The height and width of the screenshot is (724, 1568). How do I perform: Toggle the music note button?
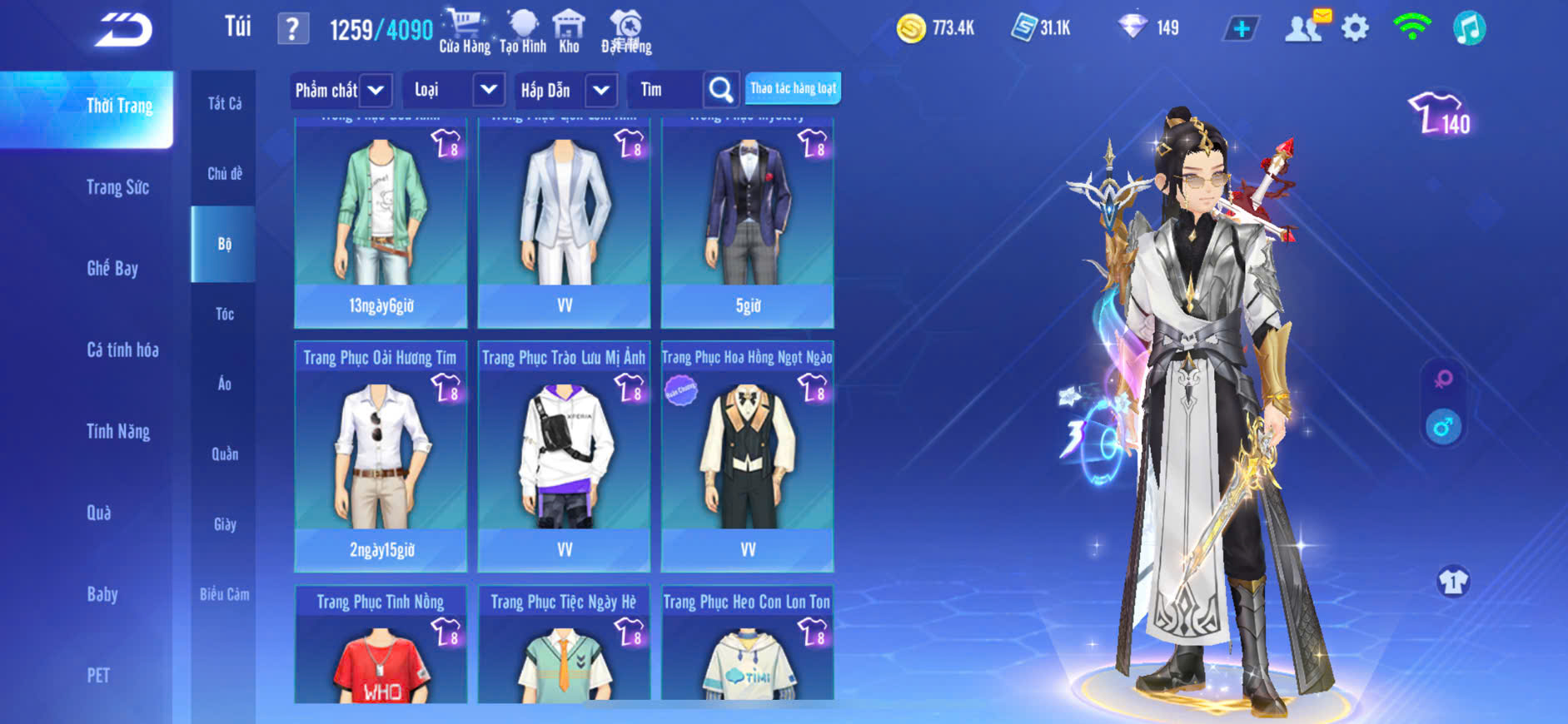click(x=1469, y=28)
